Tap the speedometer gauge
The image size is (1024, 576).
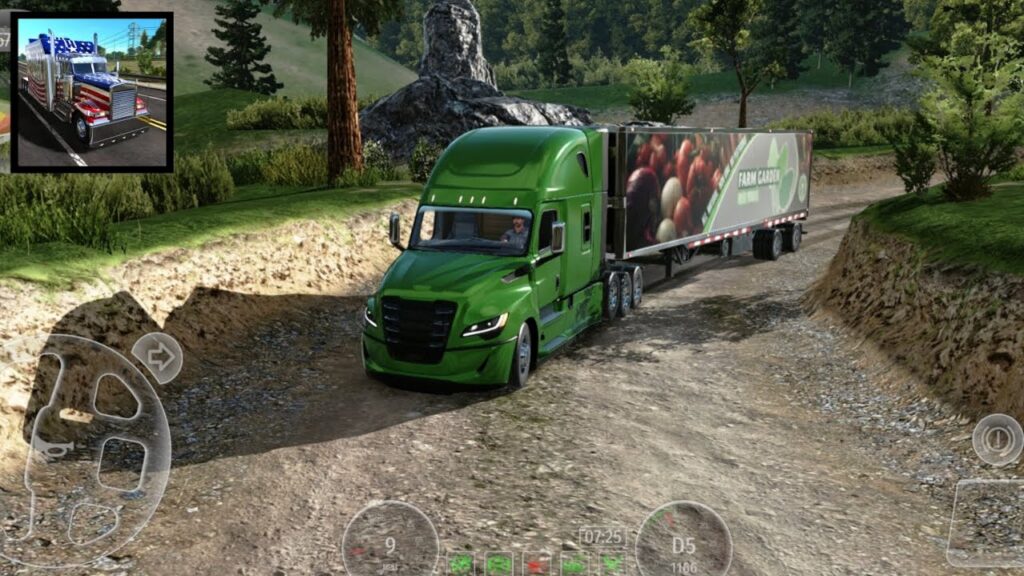[x=390, y=541]
